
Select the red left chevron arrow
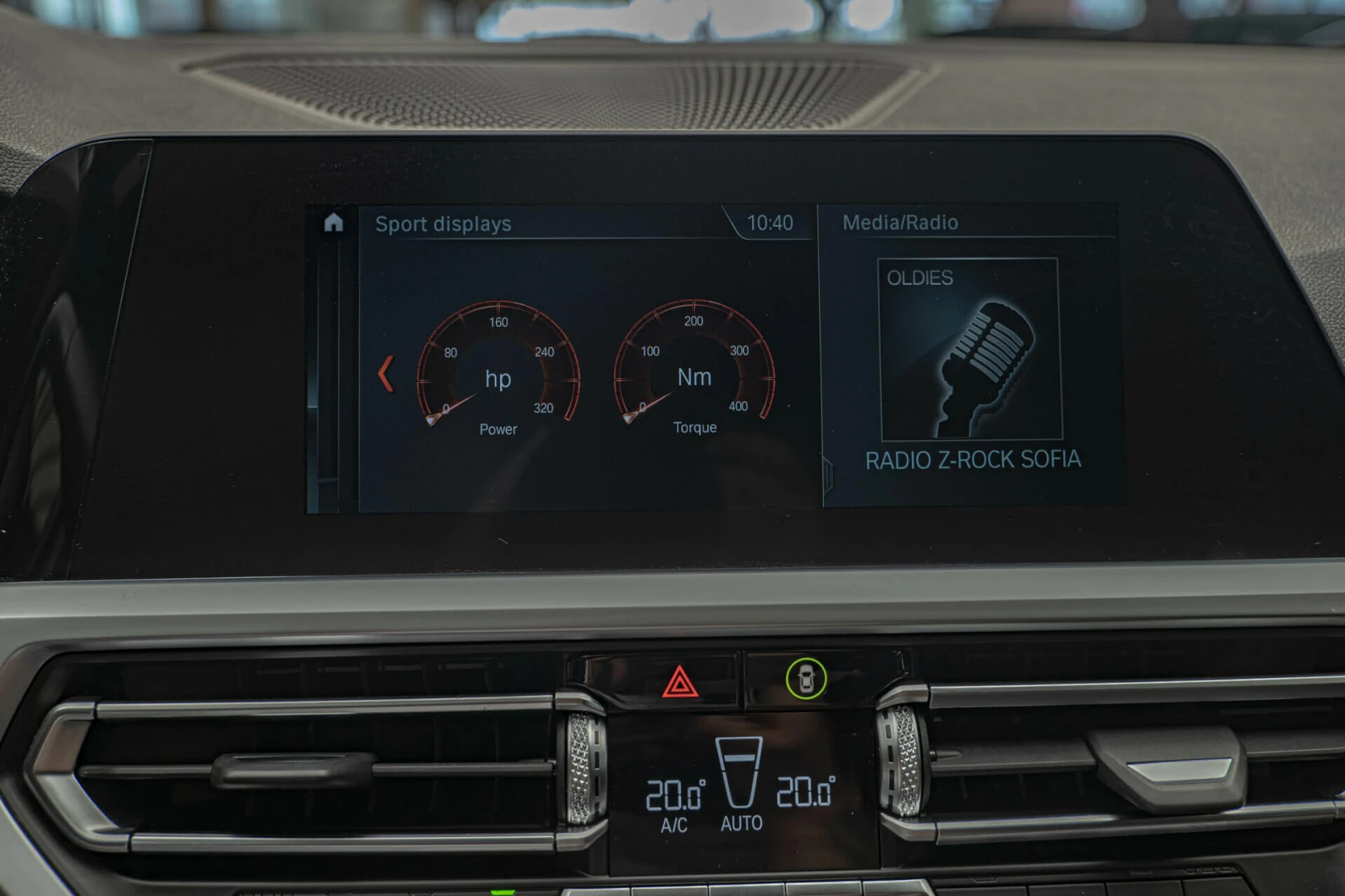tap(386, 374)
